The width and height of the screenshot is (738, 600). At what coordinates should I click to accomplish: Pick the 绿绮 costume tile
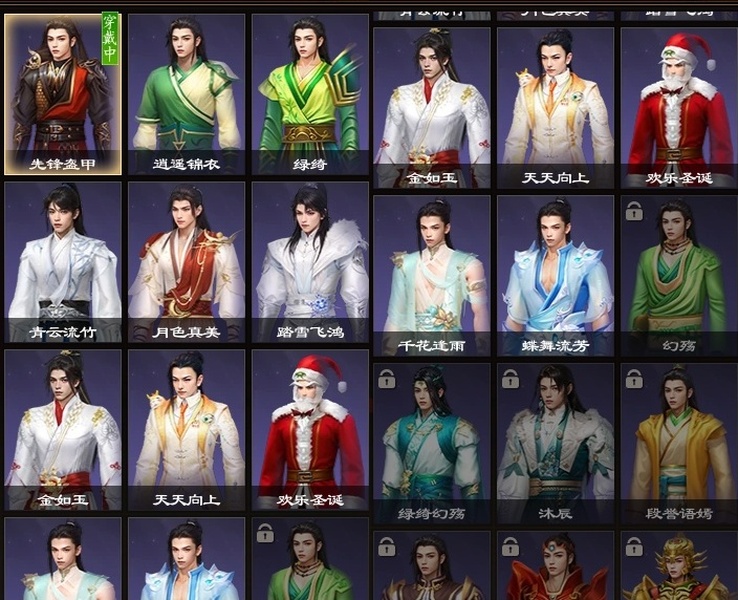point(309,94)
